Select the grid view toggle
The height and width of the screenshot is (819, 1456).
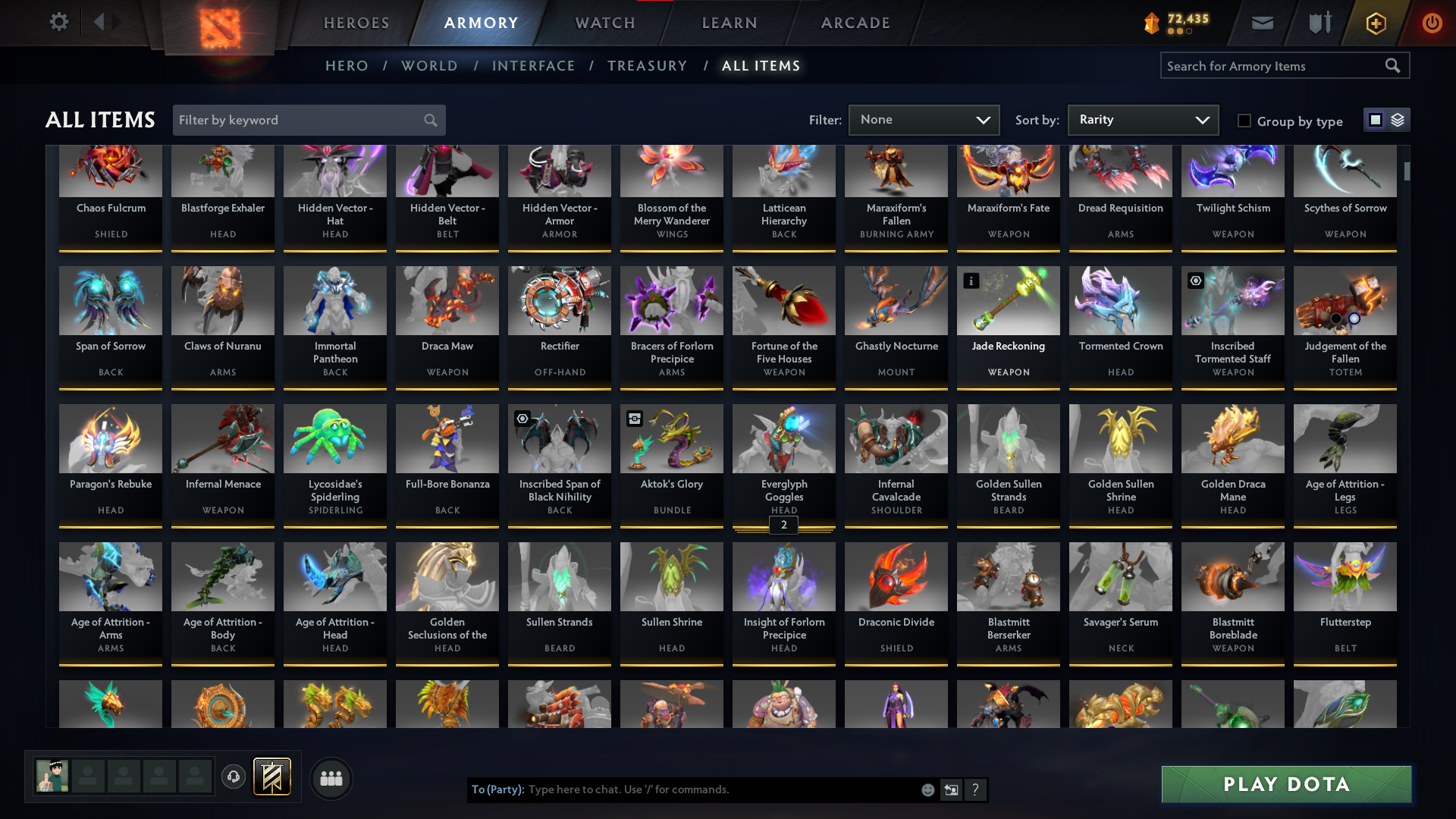(1376, 119)
